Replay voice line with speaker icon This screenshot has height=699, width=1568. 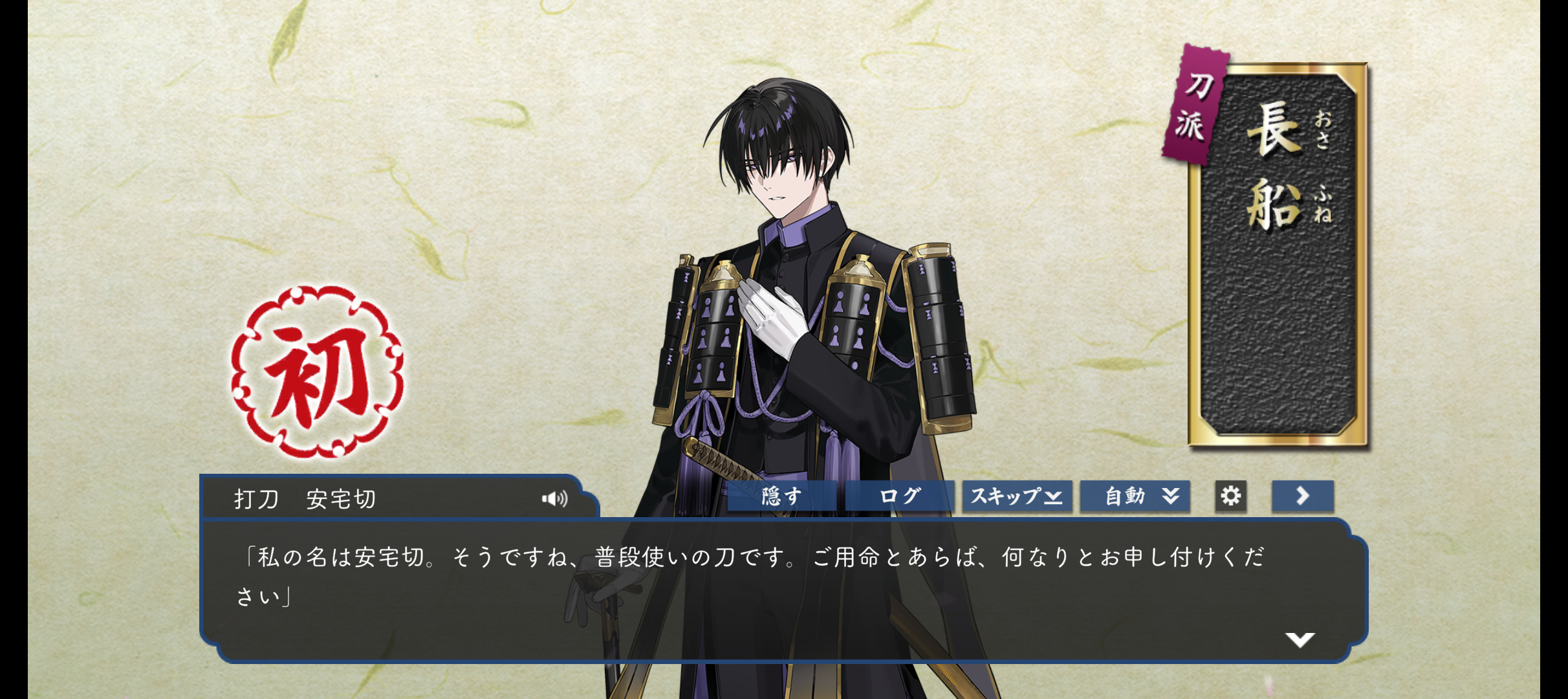coord(554,498)
